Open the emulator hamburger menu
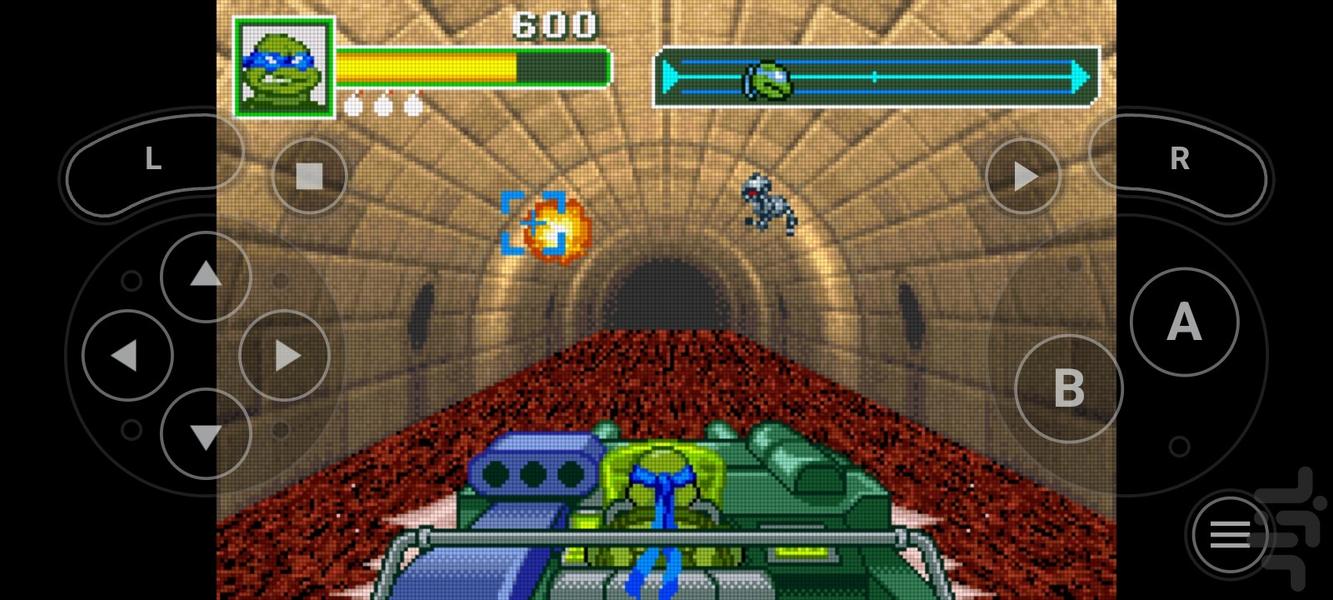The image size is (1333, 600). tap(1230, 536)
